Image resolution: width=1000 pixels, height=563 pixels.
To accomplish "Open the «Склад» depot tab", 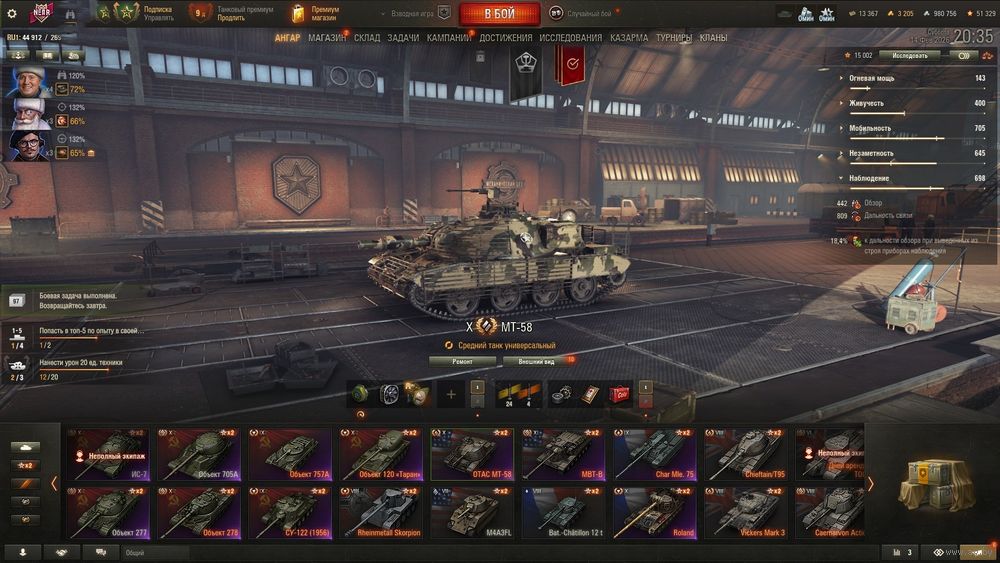I will click(367, 38).
